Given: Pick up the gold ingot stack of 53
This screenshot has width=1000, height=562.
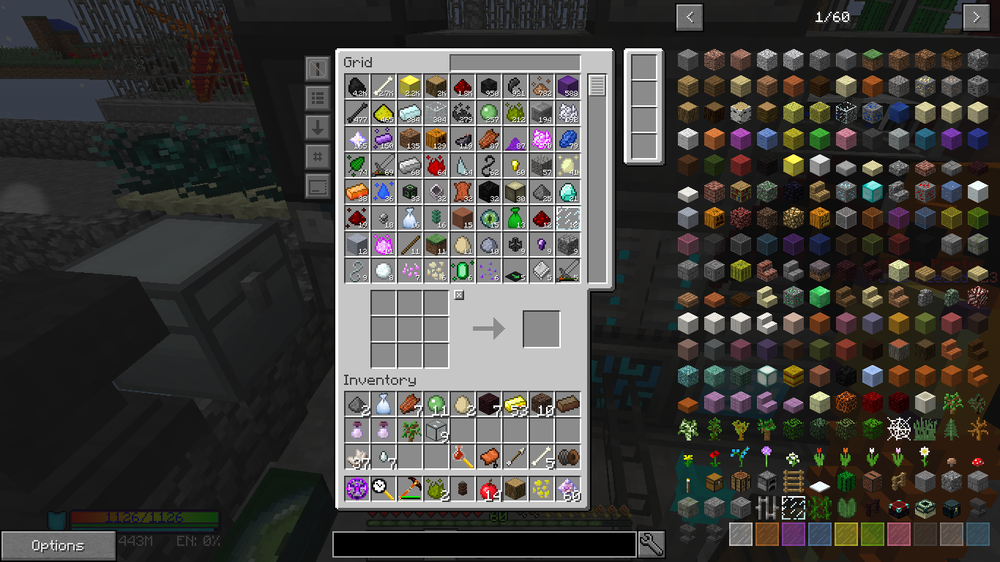Looking at the screenshot, I should pos(515,404).
